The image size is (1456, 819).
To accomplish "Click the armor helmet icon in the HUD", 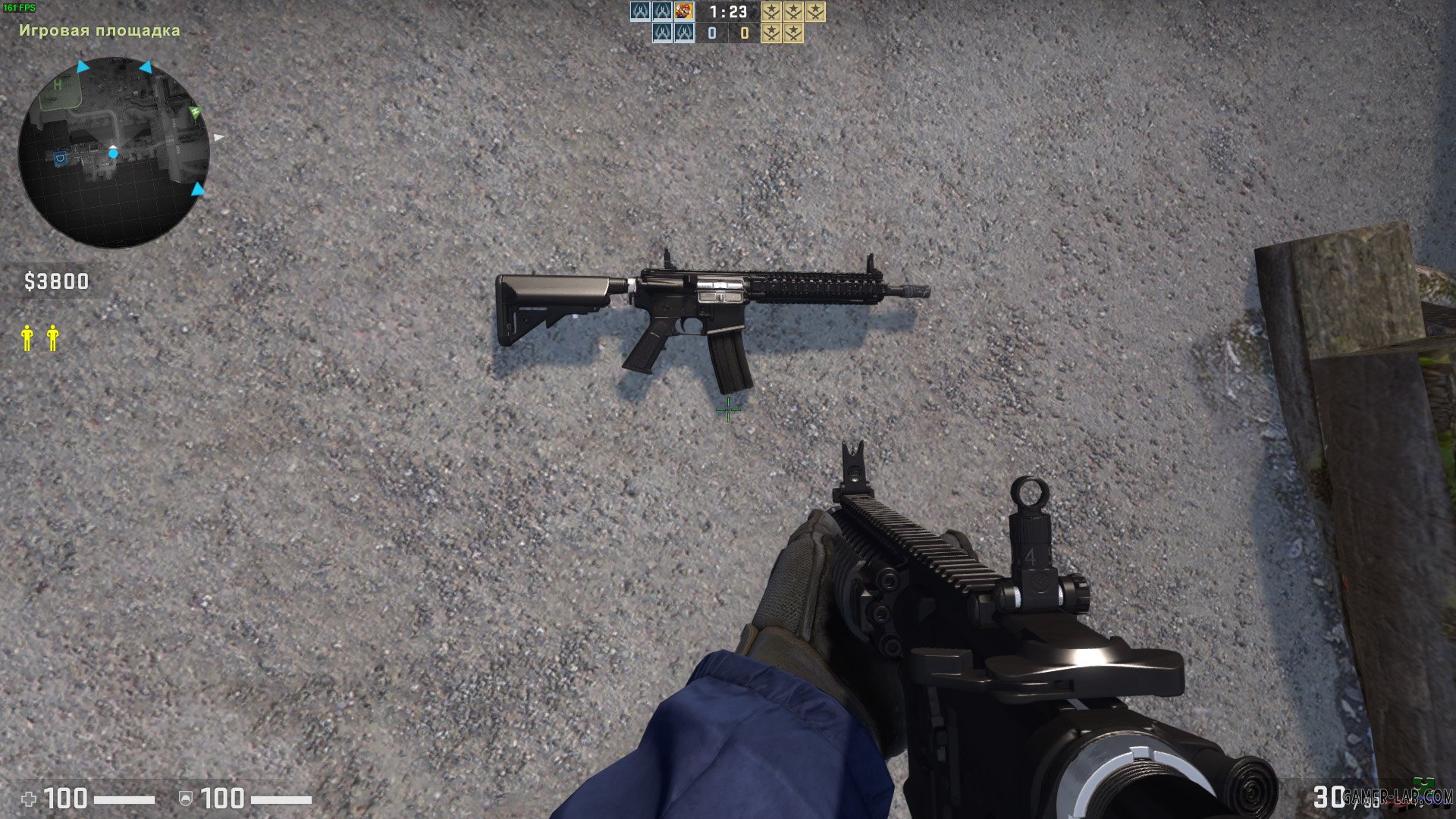I will tap(186, 799).
